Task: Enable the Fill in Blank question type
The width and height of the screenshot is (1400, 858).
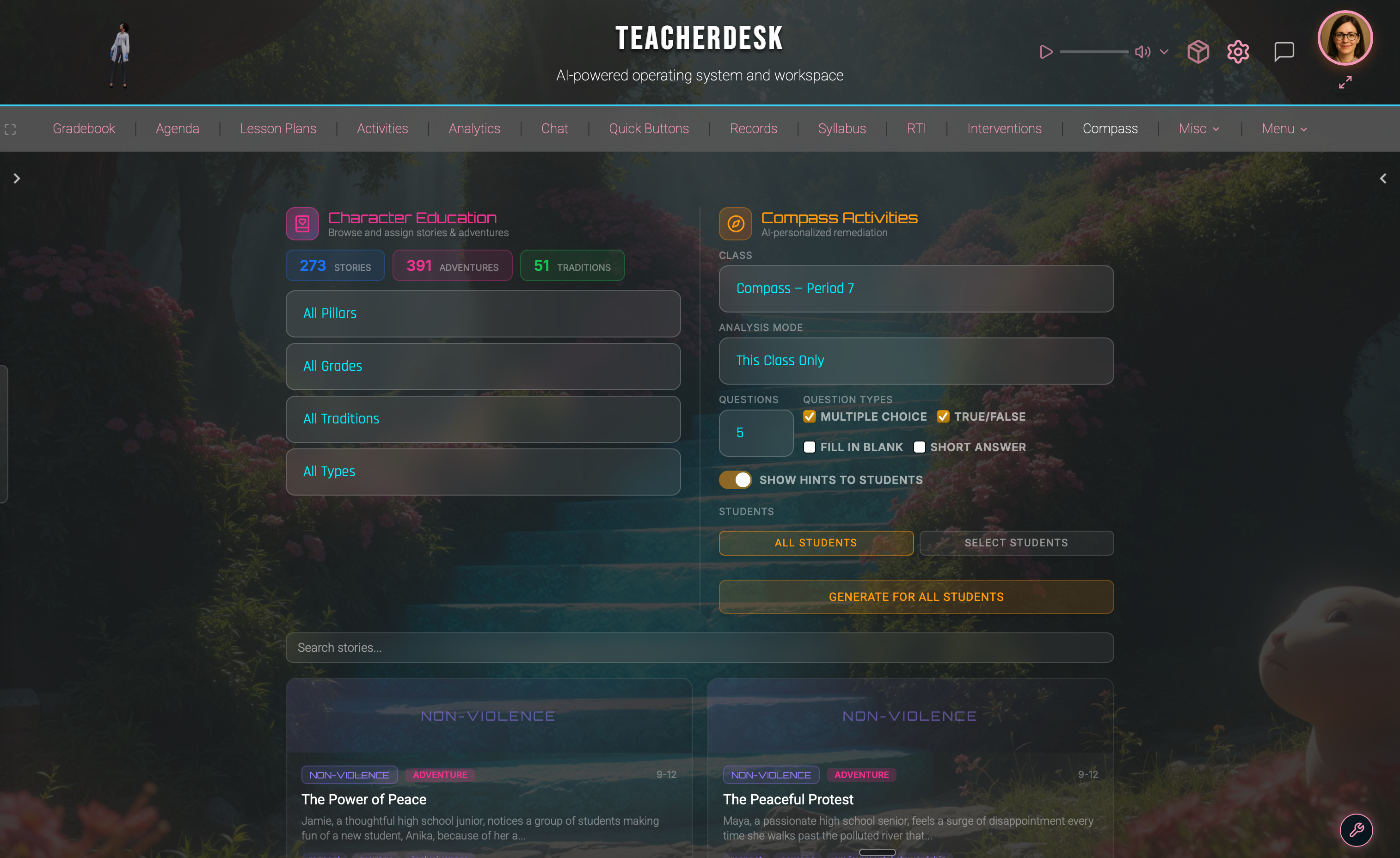Action: coord(809,447)
